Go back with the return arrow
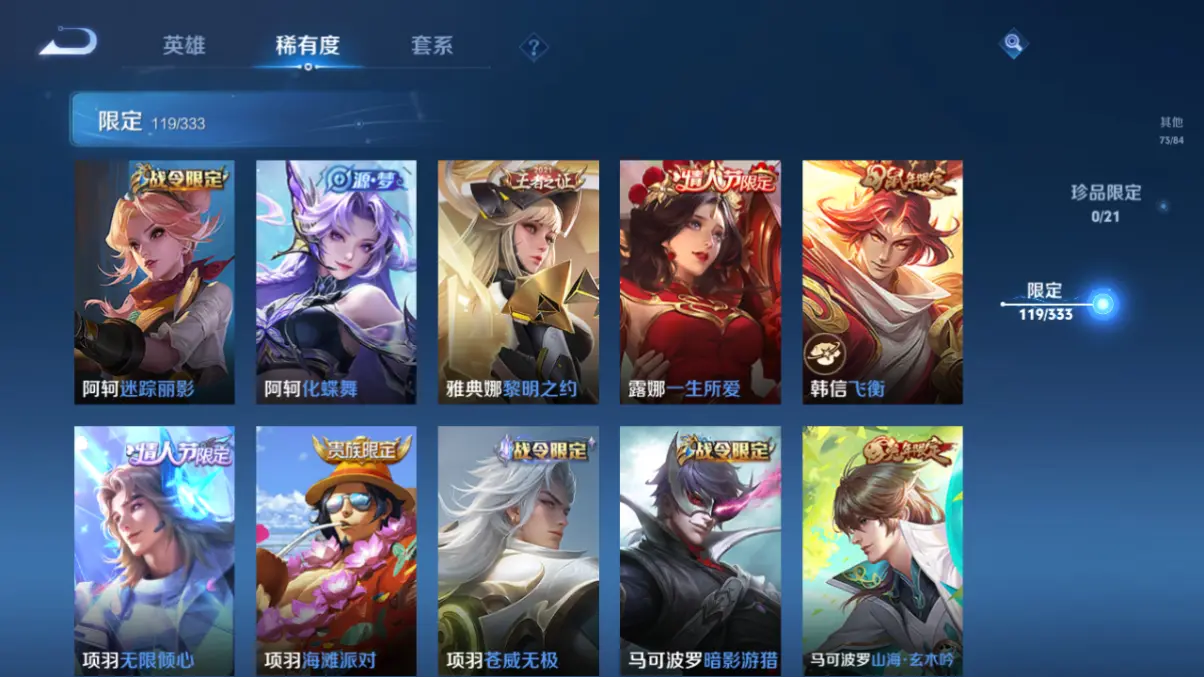 pyautogui.click(x=68, y=43)
